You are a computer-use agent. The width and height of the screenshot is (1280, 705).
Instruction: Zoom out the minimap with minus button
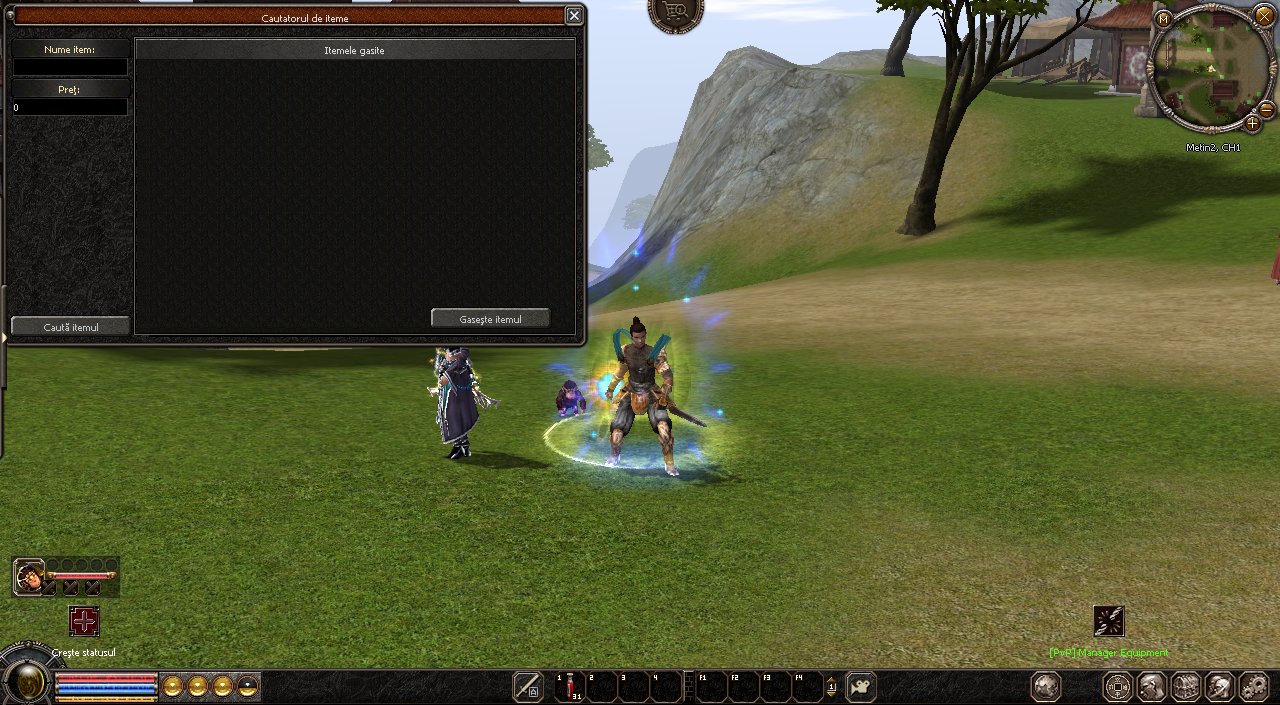[1266, 108]
